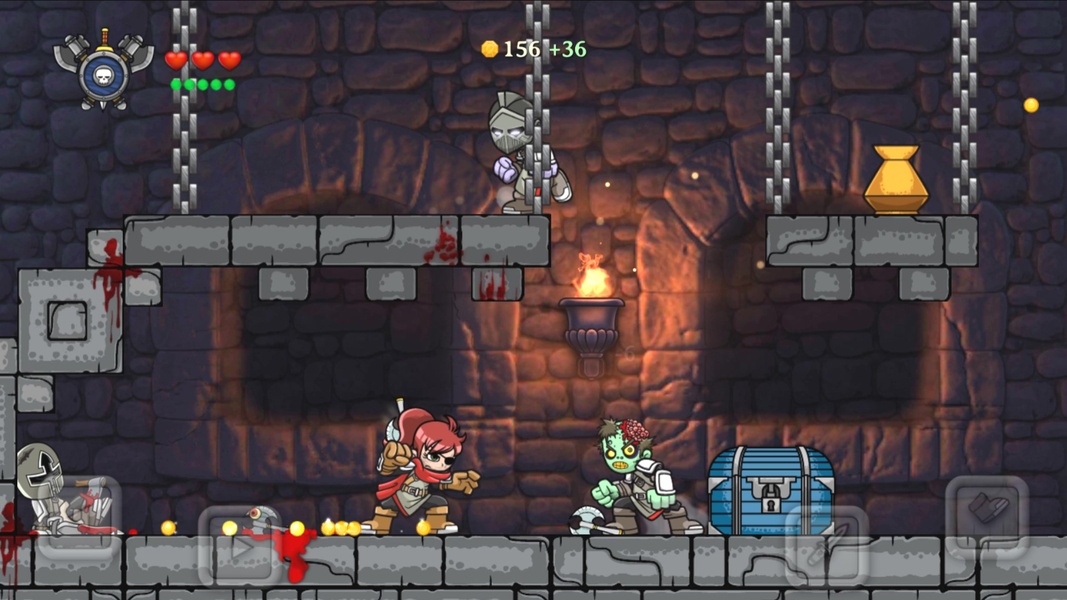Viewport: 1067px width, 600px height.
Task: Tap the move-right arrow button
Action: pyautogui.click(x=240, y=546)
